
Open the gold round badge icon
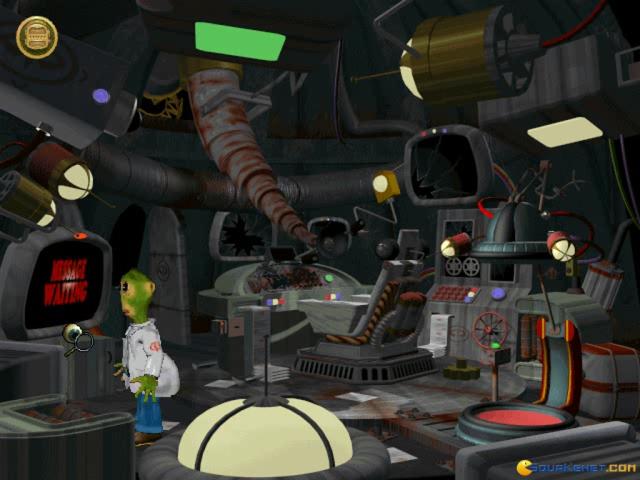point(37,37)
